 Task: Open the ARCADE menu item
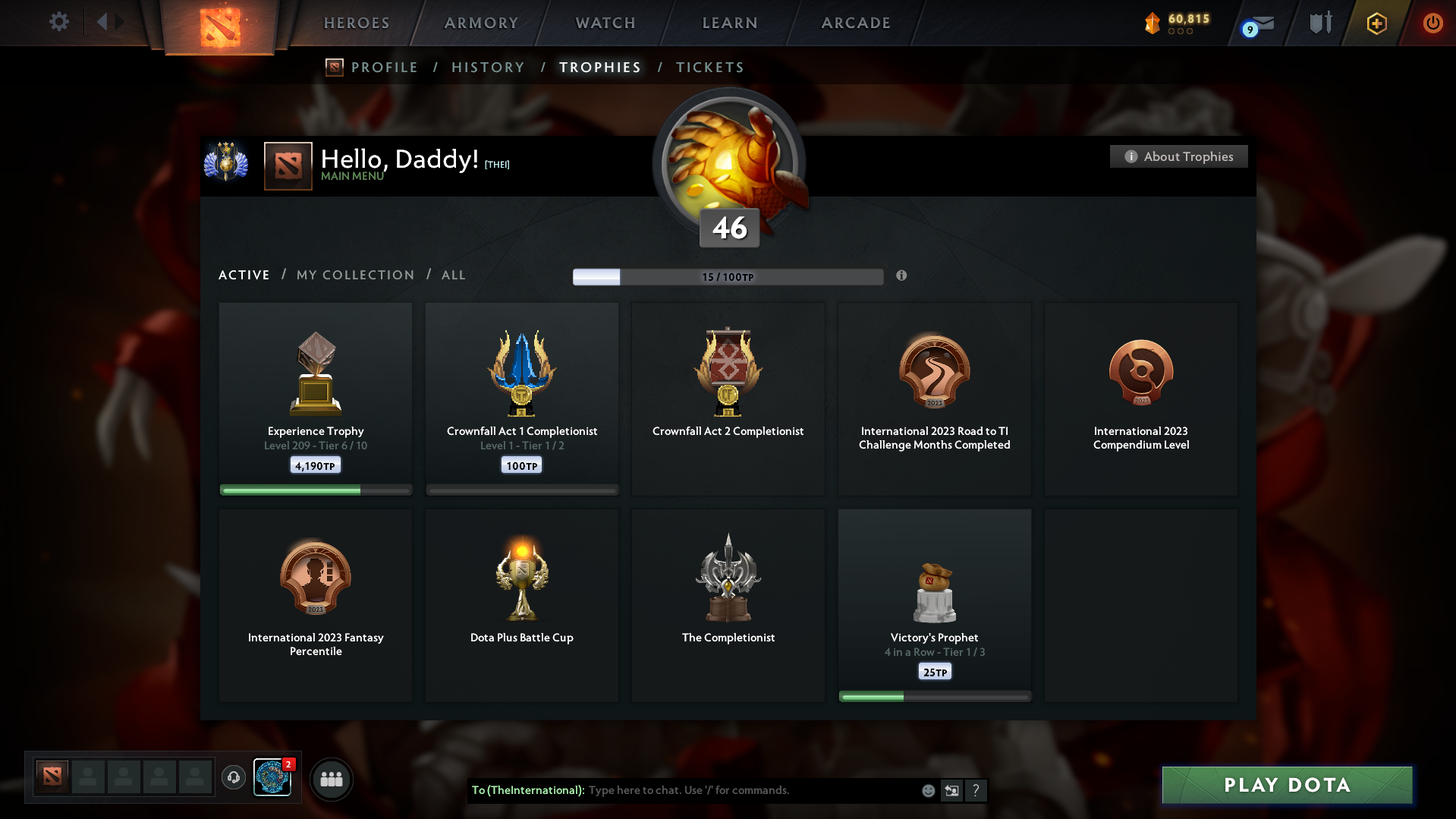[x=855, y=23]
